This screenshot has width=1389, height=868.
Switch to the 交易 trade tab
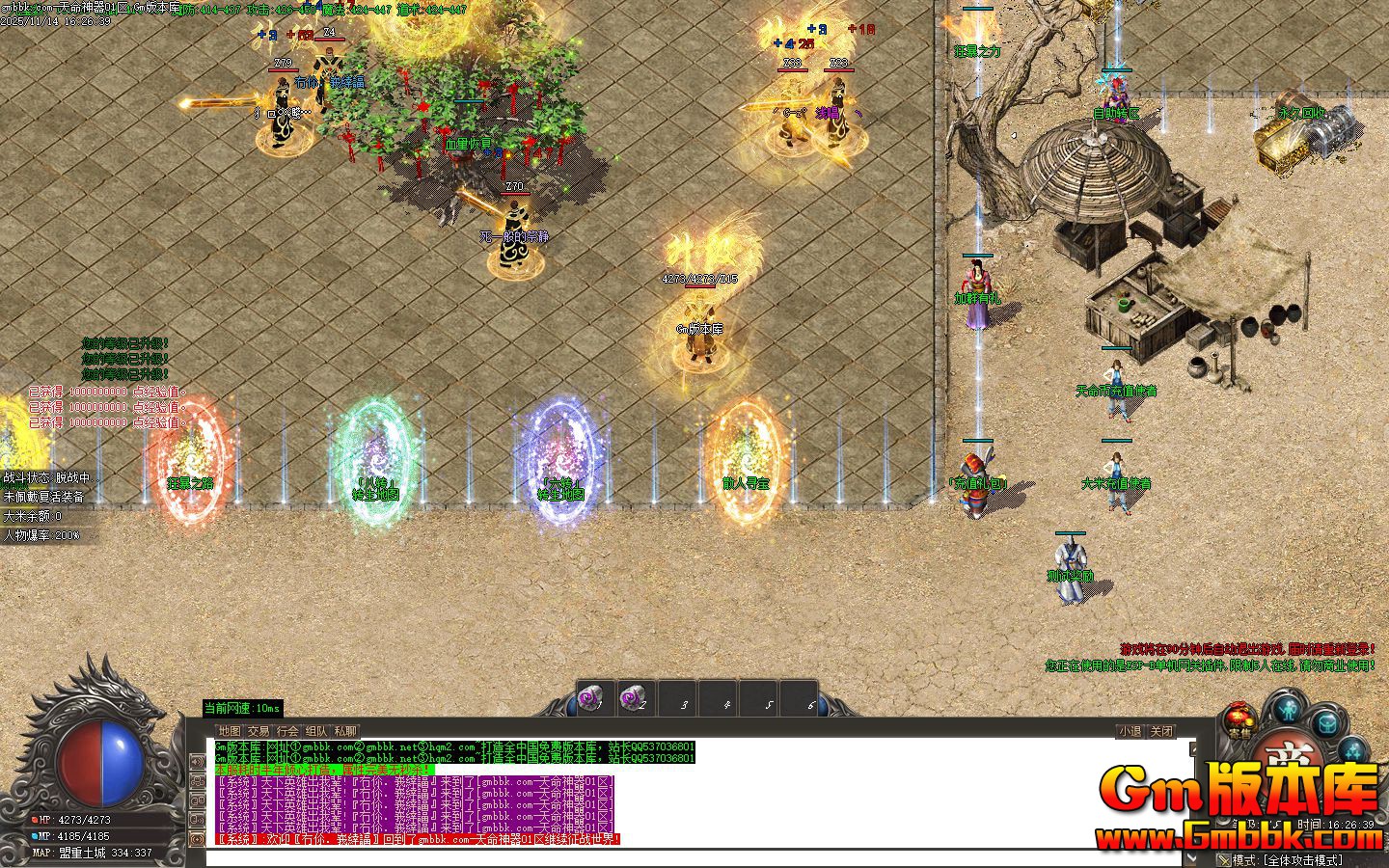click(259, 730)
